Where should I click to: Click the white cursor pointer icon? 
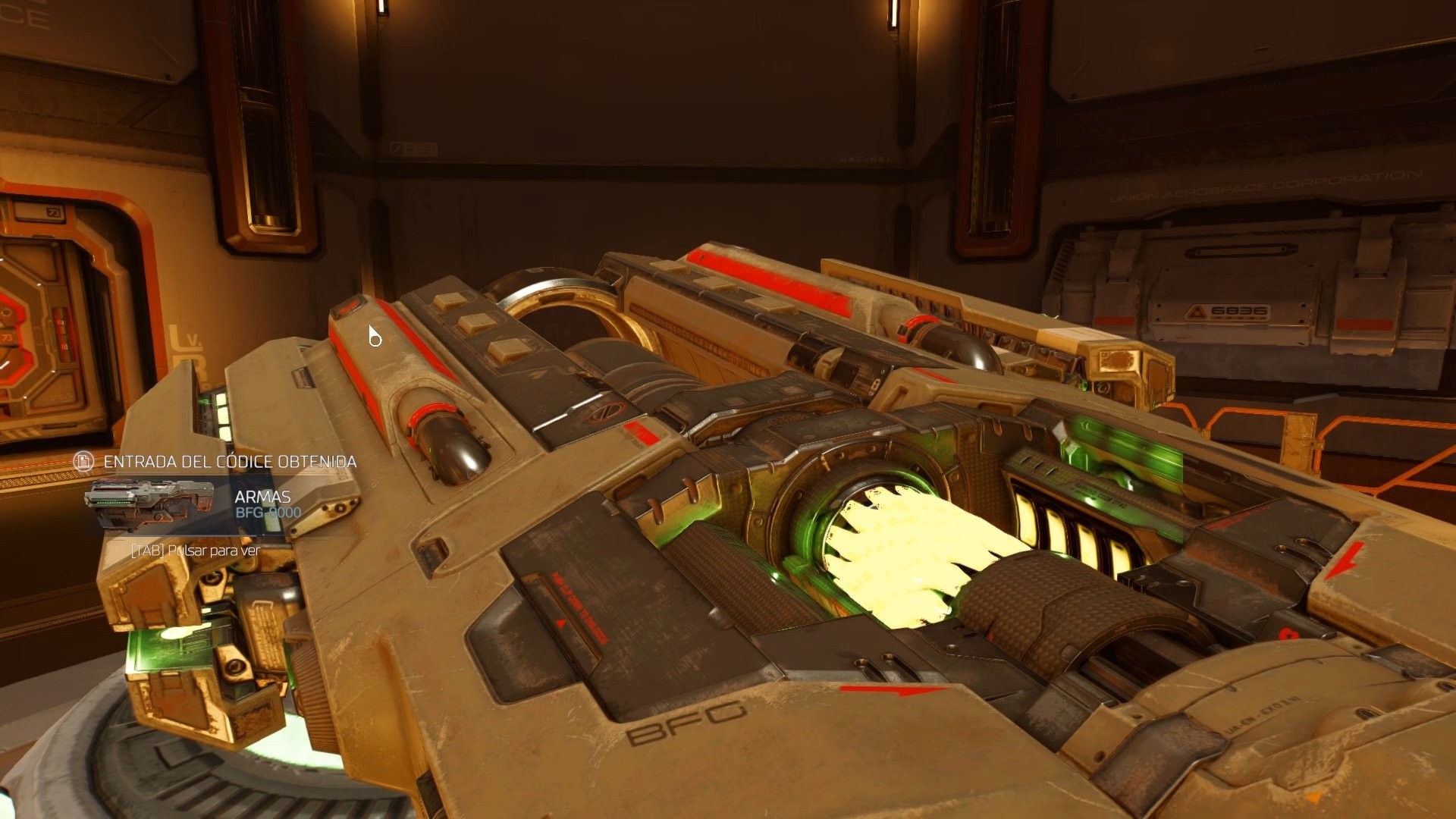(x=373, y=336)
